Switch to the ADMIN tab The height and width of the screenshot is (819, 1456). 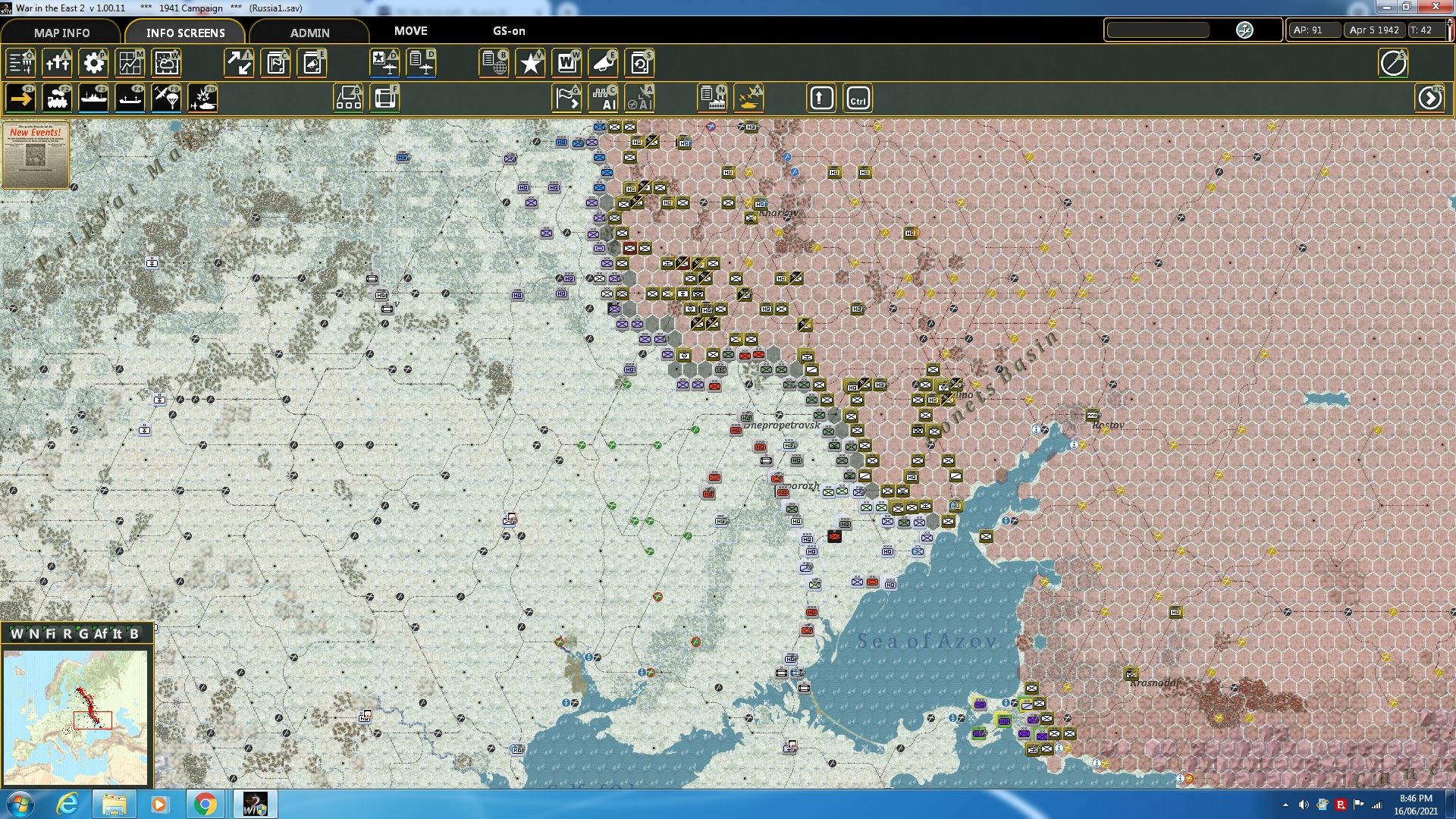pyautogui.click(x=310, y=33)
